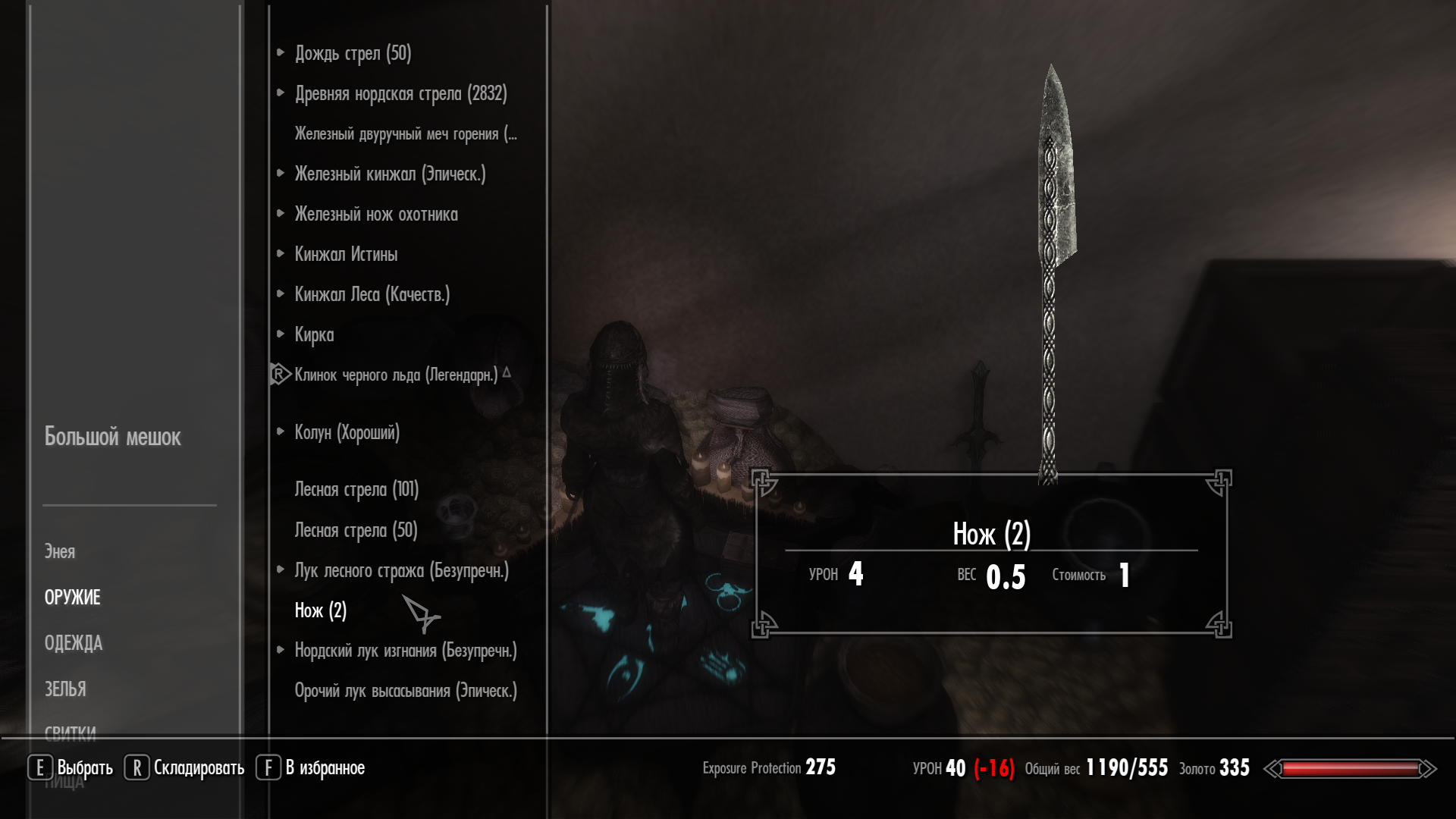The width and height of the screenshot is (1456, 819).
Task: Switch to Энея's inventory
Action: coord(59,551)
